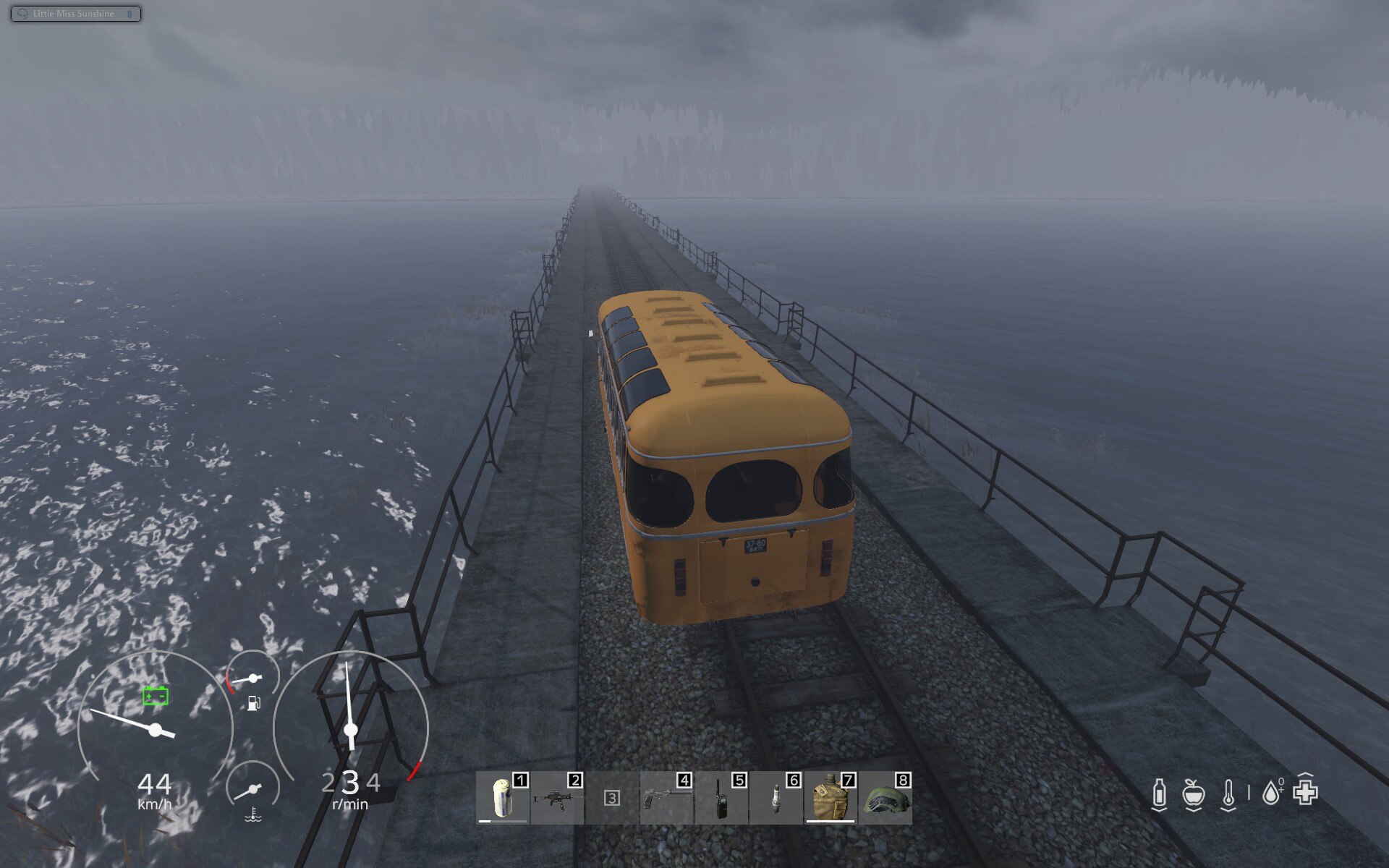Select the canteen in hotbar slot 7

pos(830,798)
